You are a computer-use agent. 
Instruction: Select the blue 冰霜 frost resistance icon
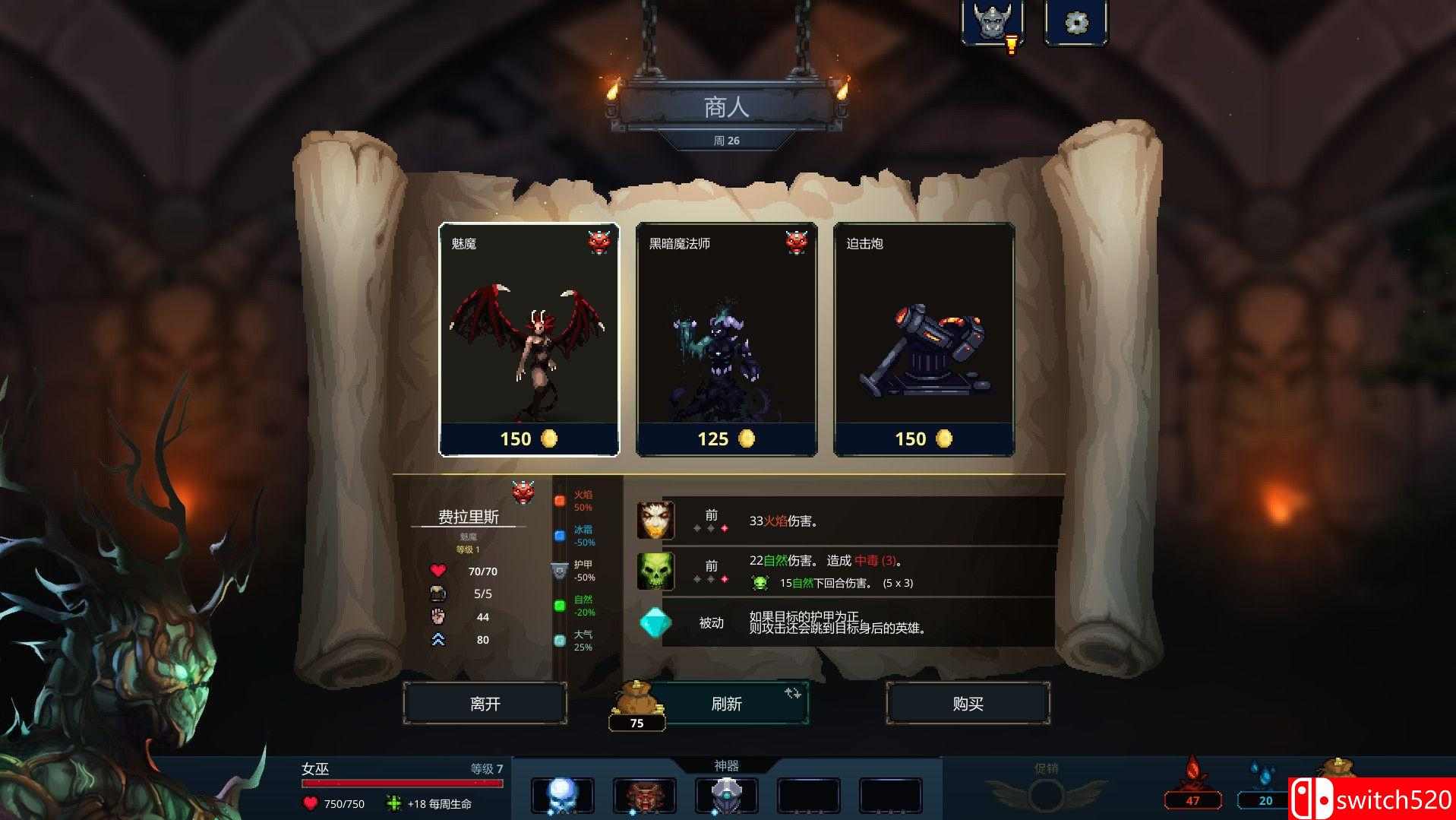point(560,536)
